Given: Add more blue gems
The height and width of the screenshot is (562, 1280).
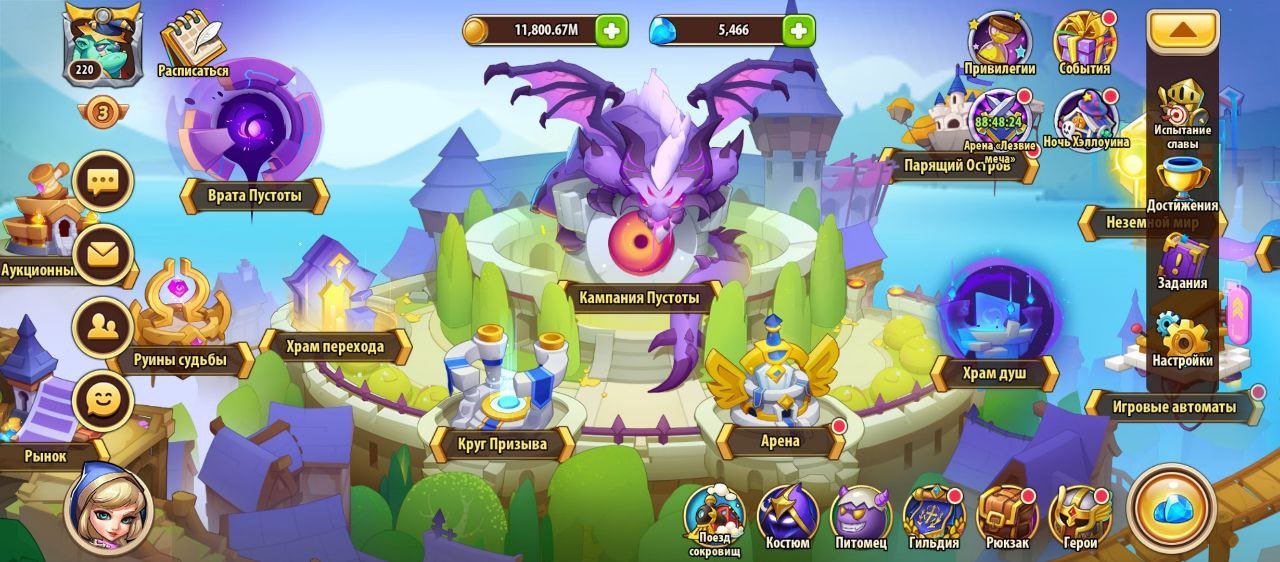Looking at the screenshot, I should point(797,30).
